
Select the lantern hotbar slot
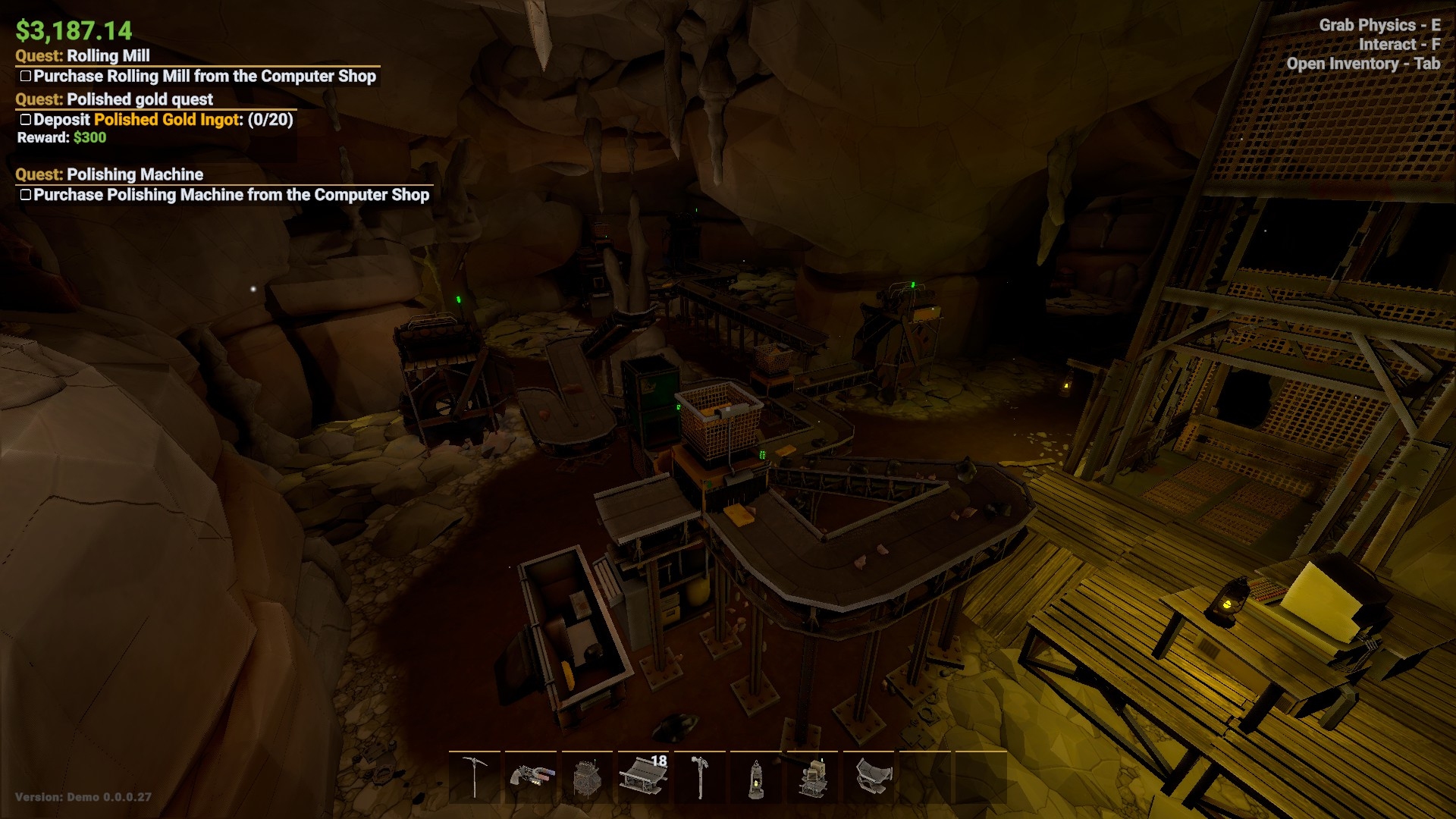pyautogui.click(x=755, y=777)
